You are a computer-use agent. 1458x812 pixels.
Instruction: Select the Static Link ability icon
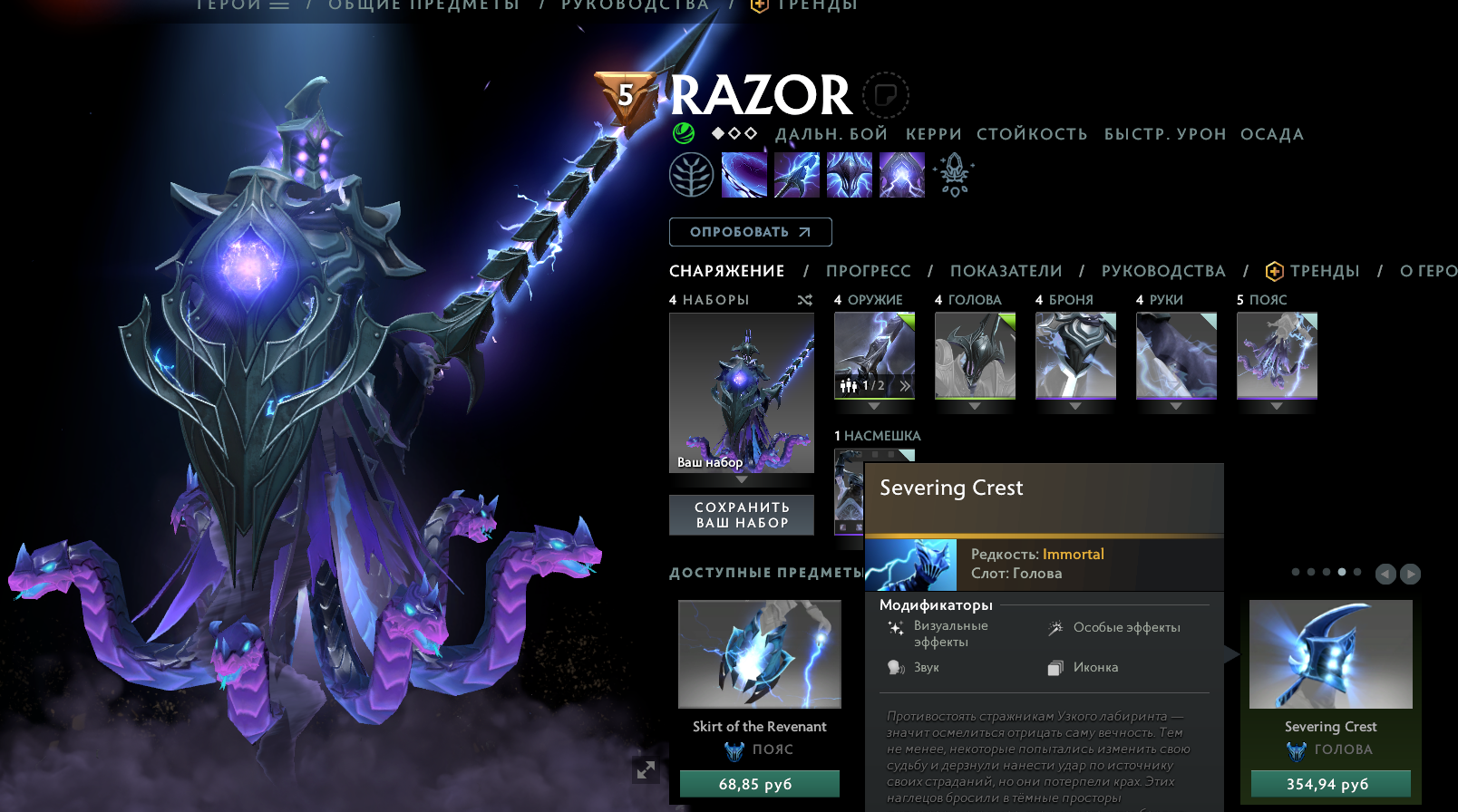tap(796, 174)
